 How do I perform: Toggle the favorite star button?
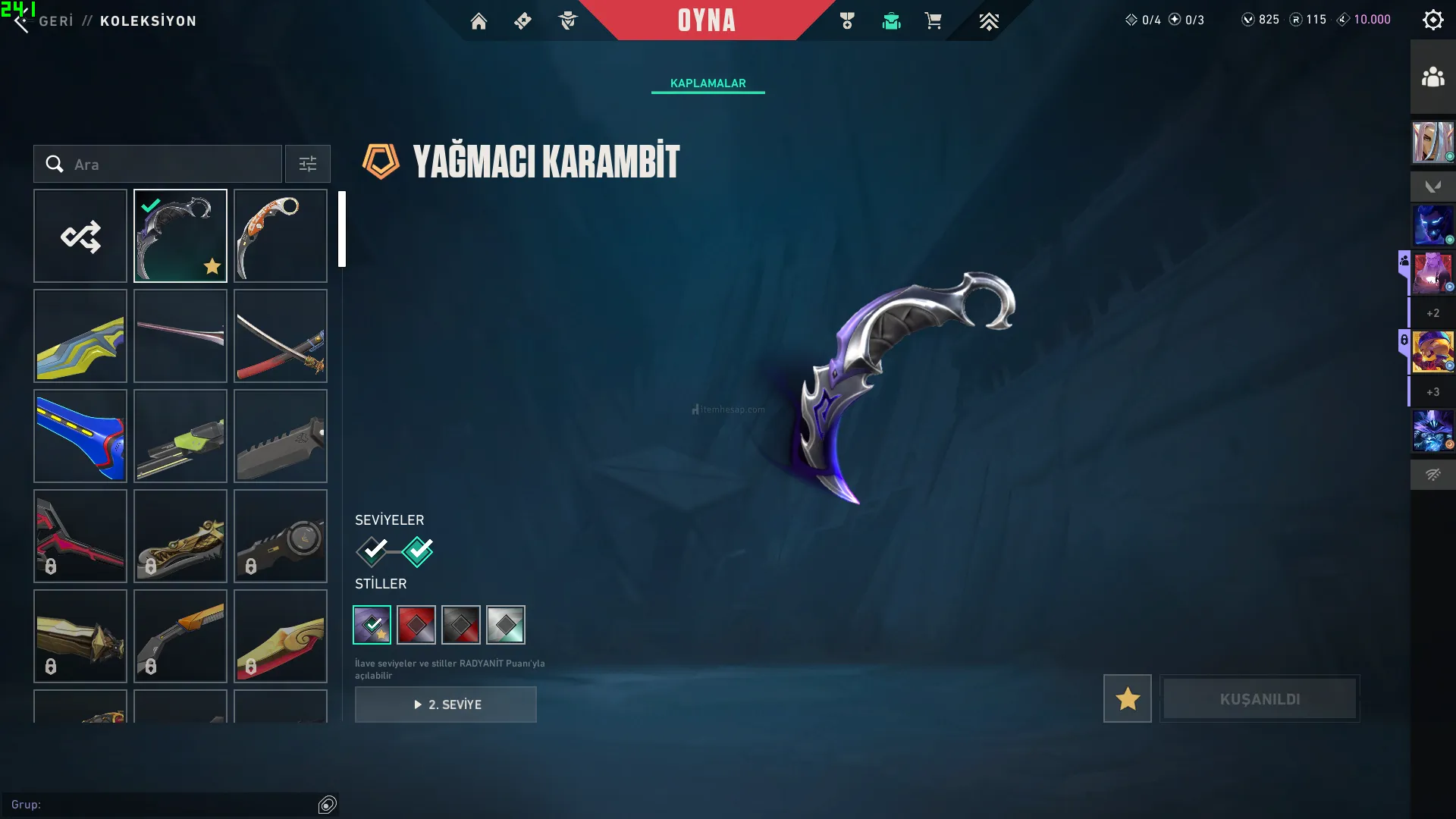click(1127, 698)
